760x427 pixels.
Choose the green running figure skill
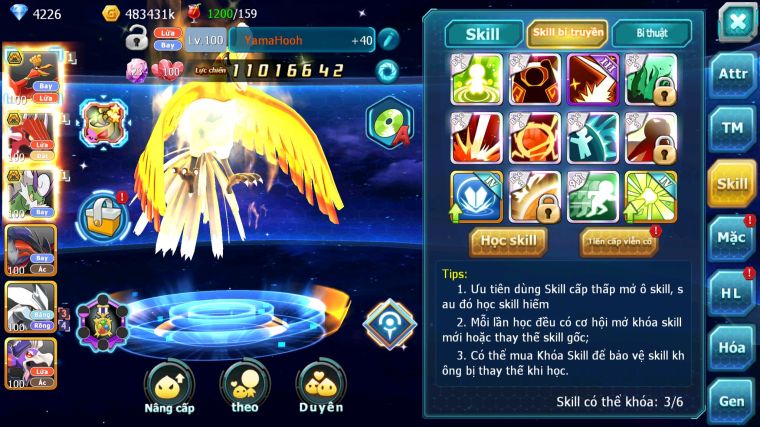click(x=593, y=195)
